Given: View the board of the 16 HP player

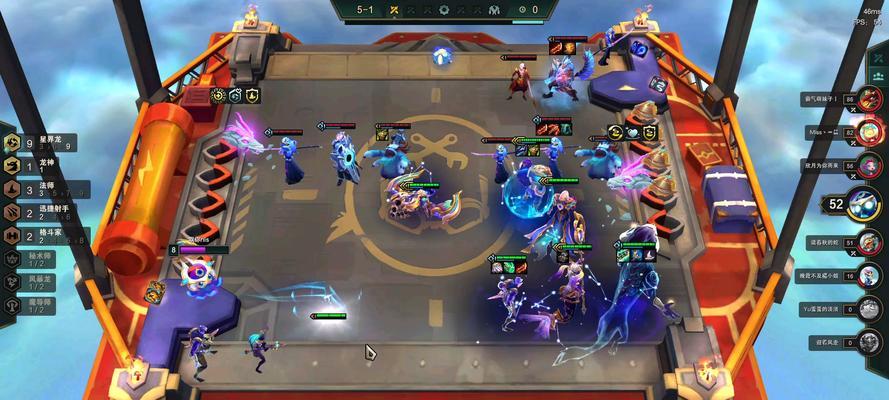Looking at the screenshot, I should click(873, 275).
